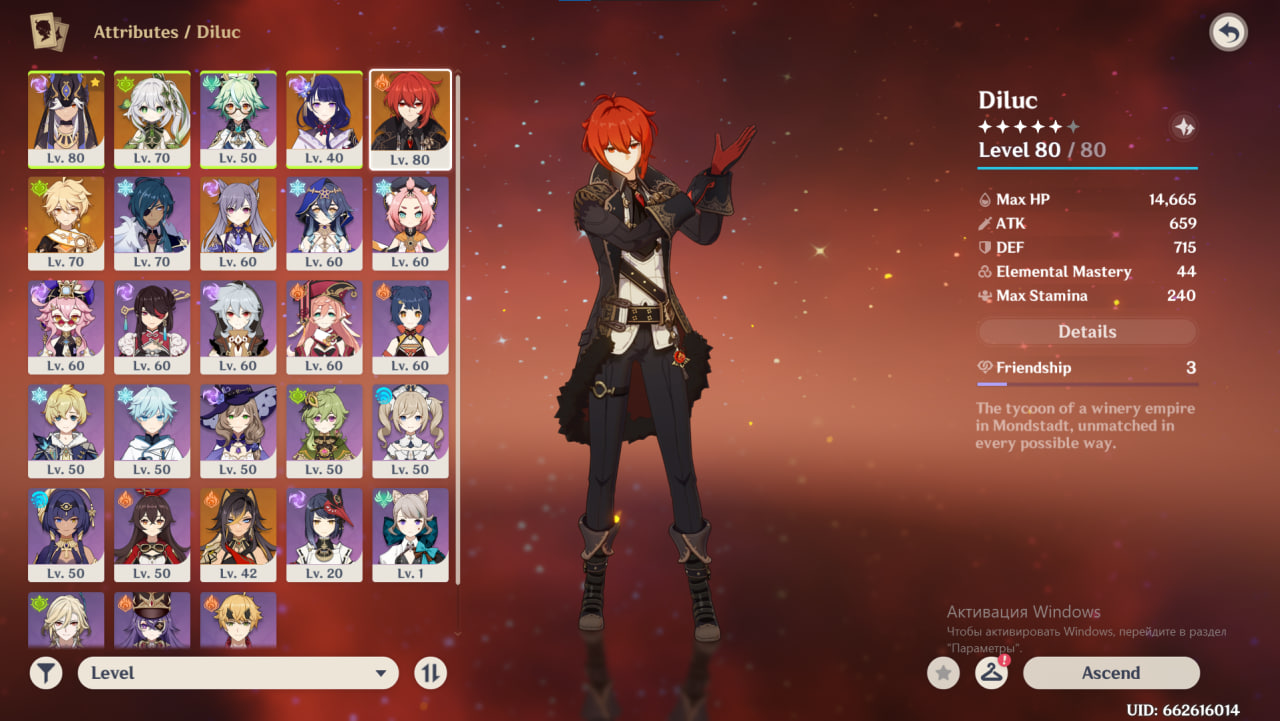
Task: Select the Lv. 42 character portrait
Action: (238, 533)
